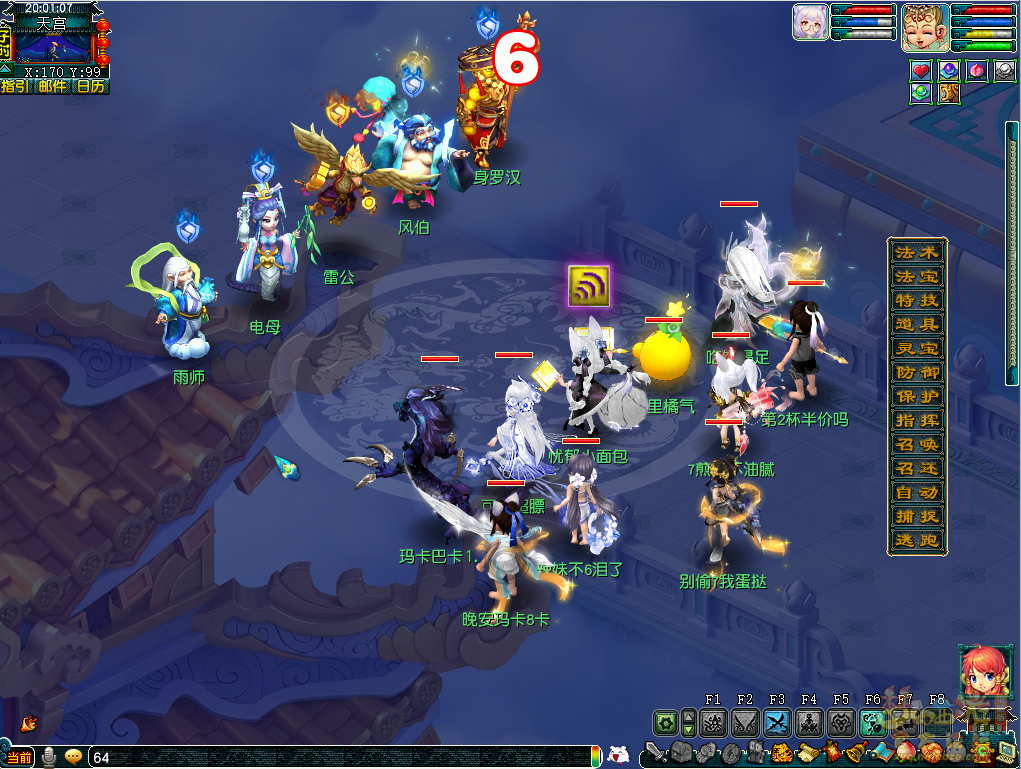This screenshot has width=1021, height=769.
Task: Open the 邮件 mail button
Action: (52, 86)
